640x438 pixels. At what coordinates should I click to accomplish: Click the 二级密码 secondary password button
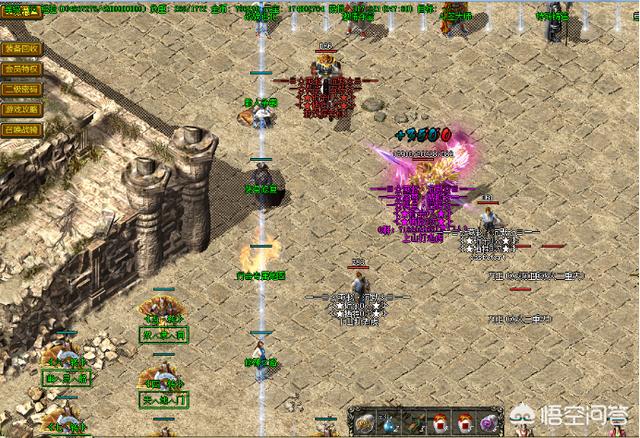pos(21,89)
